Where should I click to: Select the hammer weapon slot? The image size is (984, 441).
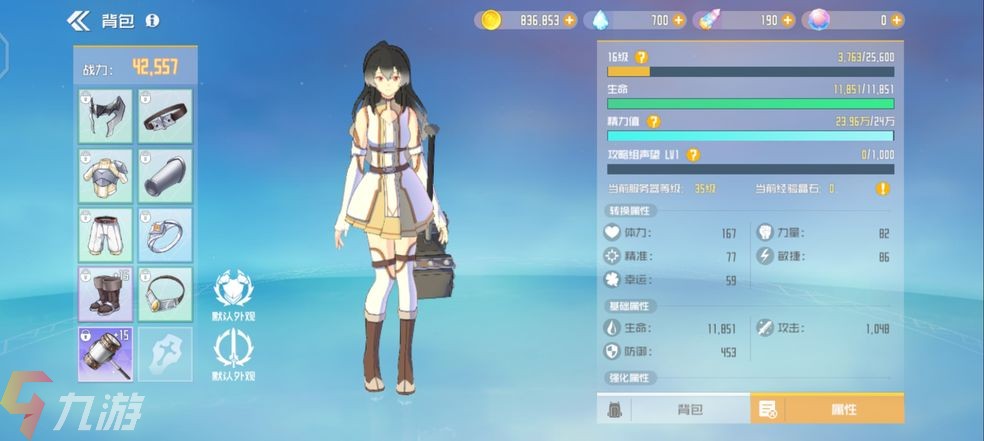pos(105,353)
